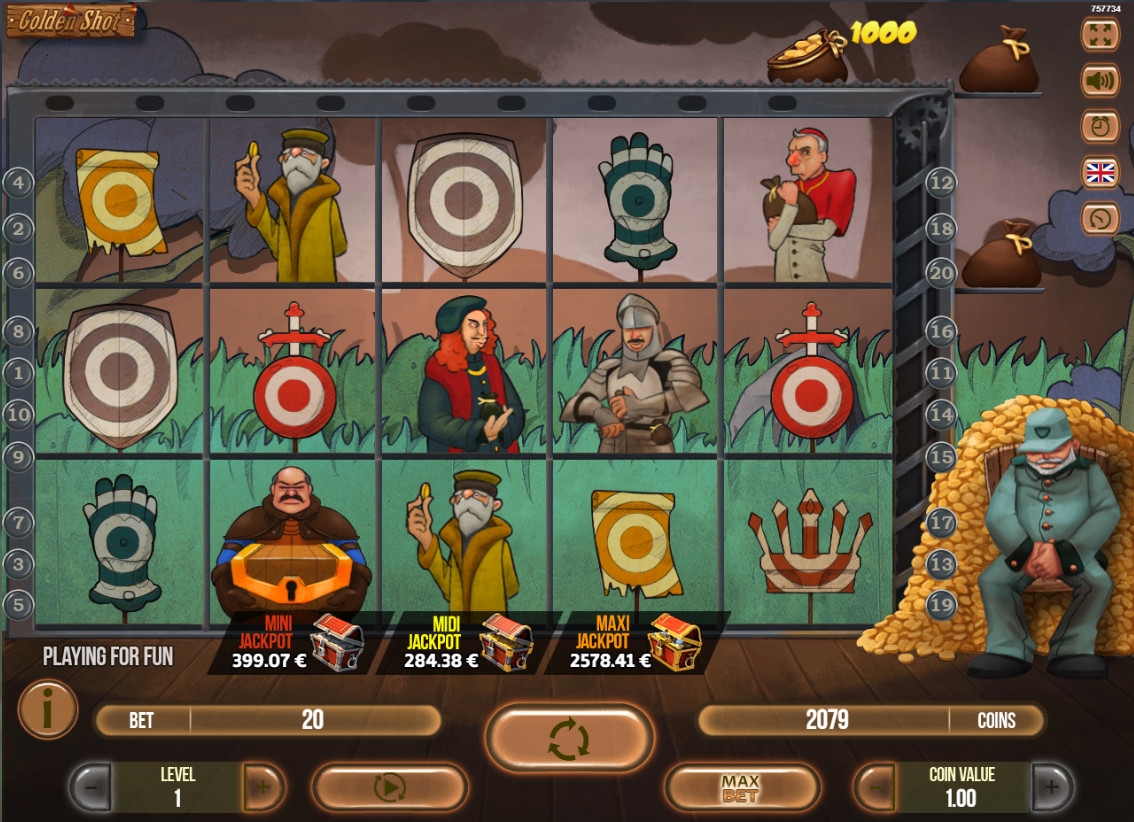Raise the coin value
The width and height of the screenshot is (1134, 822).
pos(1051,788)
